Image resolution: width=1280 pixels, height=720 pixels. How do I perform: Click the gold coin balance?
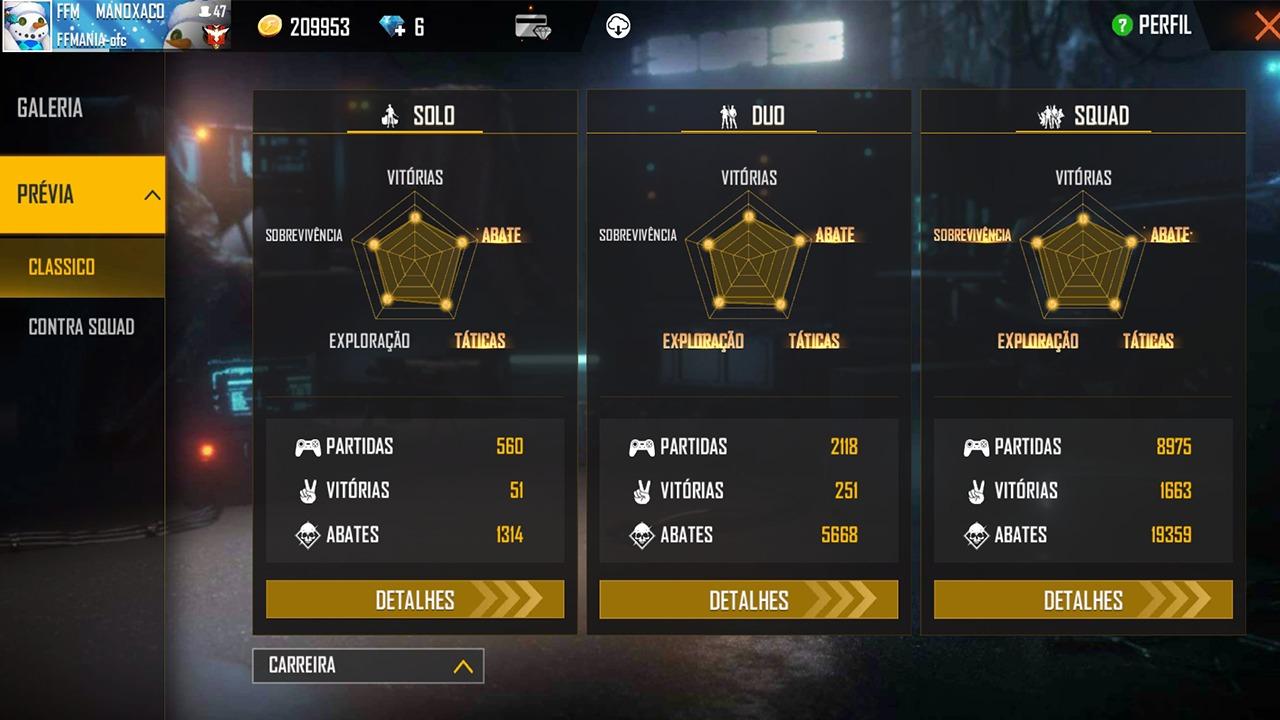(304, 27)
